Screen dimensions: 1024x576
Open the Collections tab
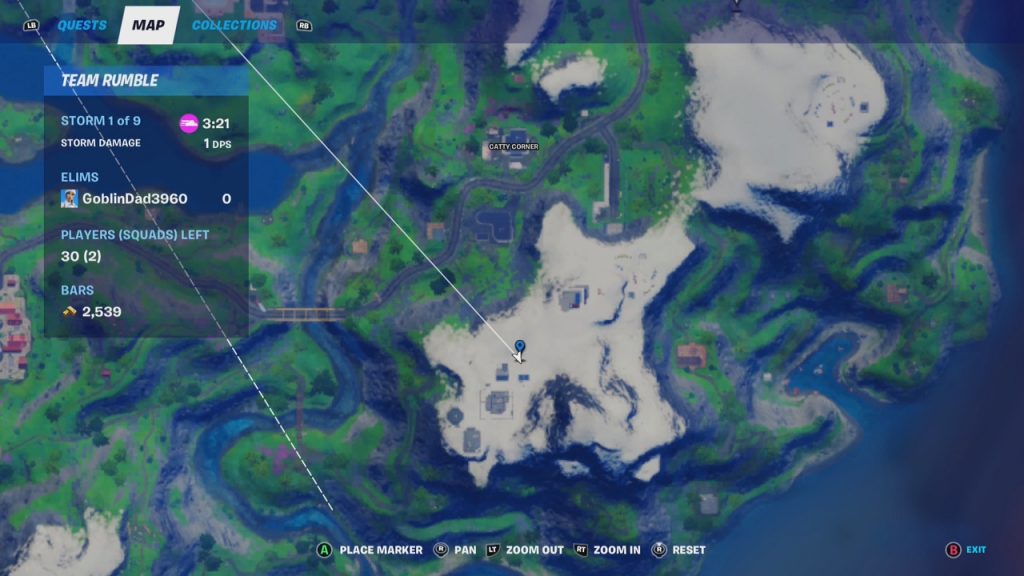(x=234, y=25)
